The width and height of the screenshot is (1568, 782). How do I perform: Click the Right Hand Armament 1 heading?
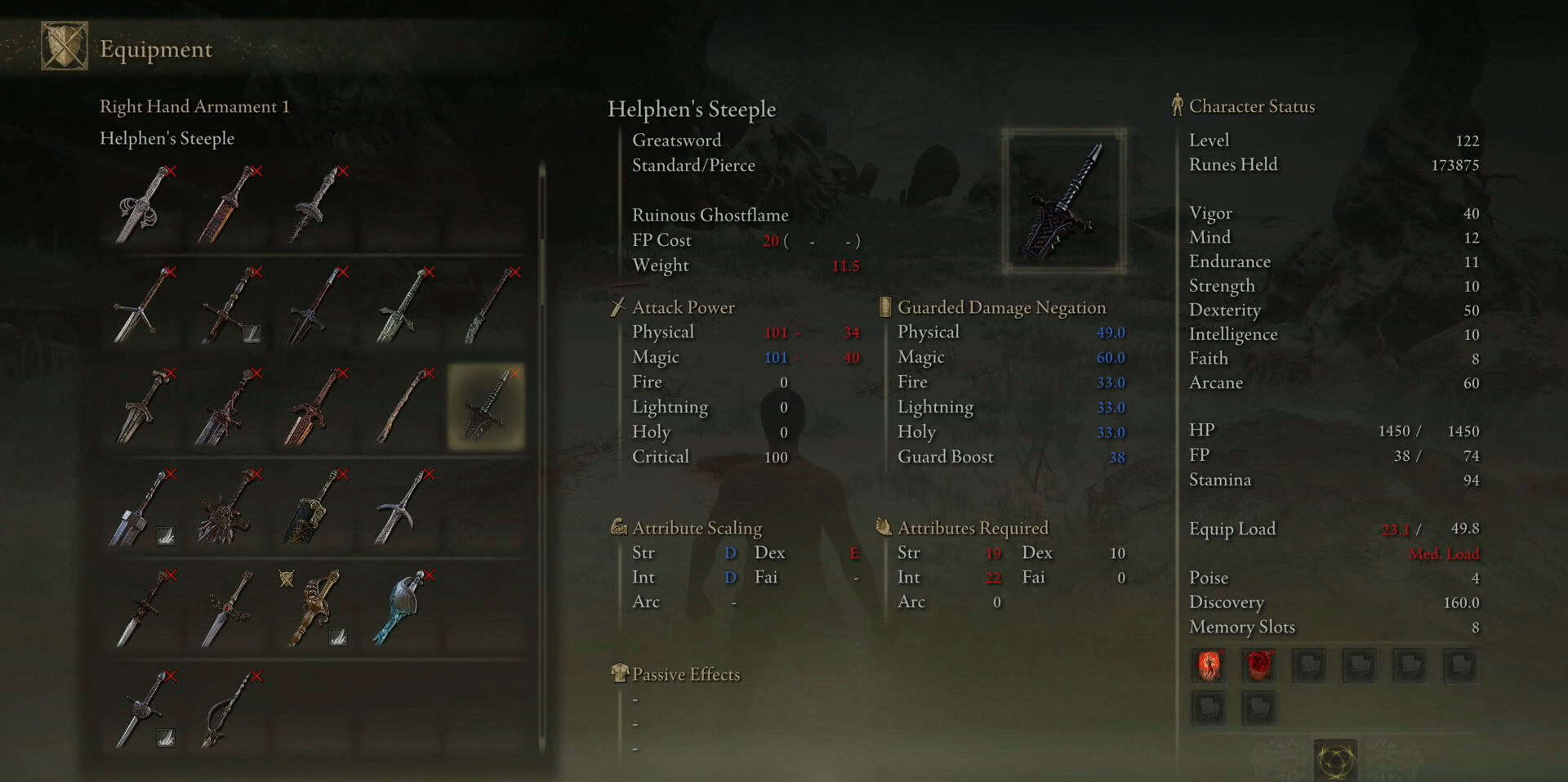point(194,105)
